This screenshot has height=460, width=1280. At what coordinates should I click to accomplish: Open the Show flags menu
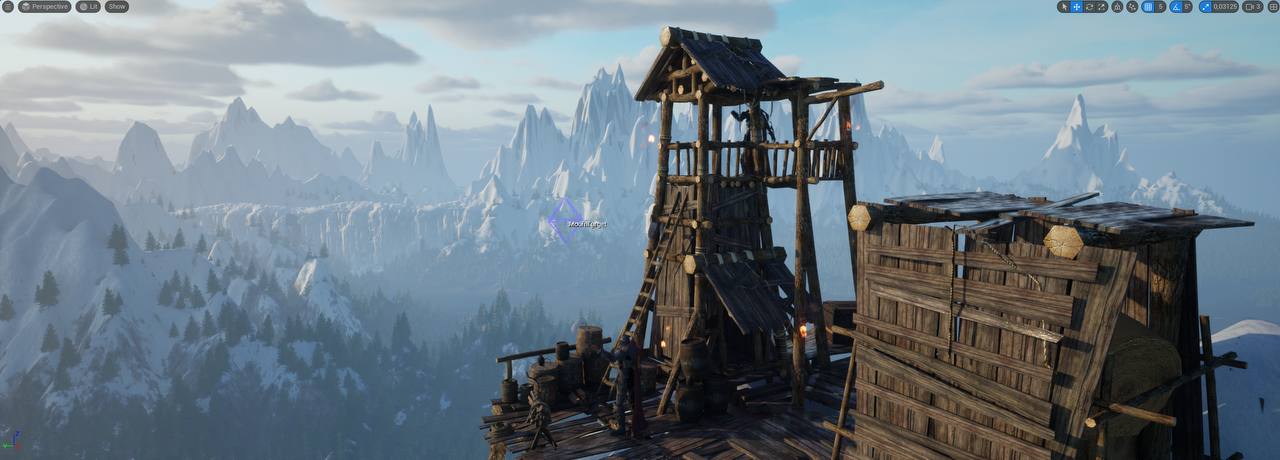pyautogui.click(x=117, y=6)
